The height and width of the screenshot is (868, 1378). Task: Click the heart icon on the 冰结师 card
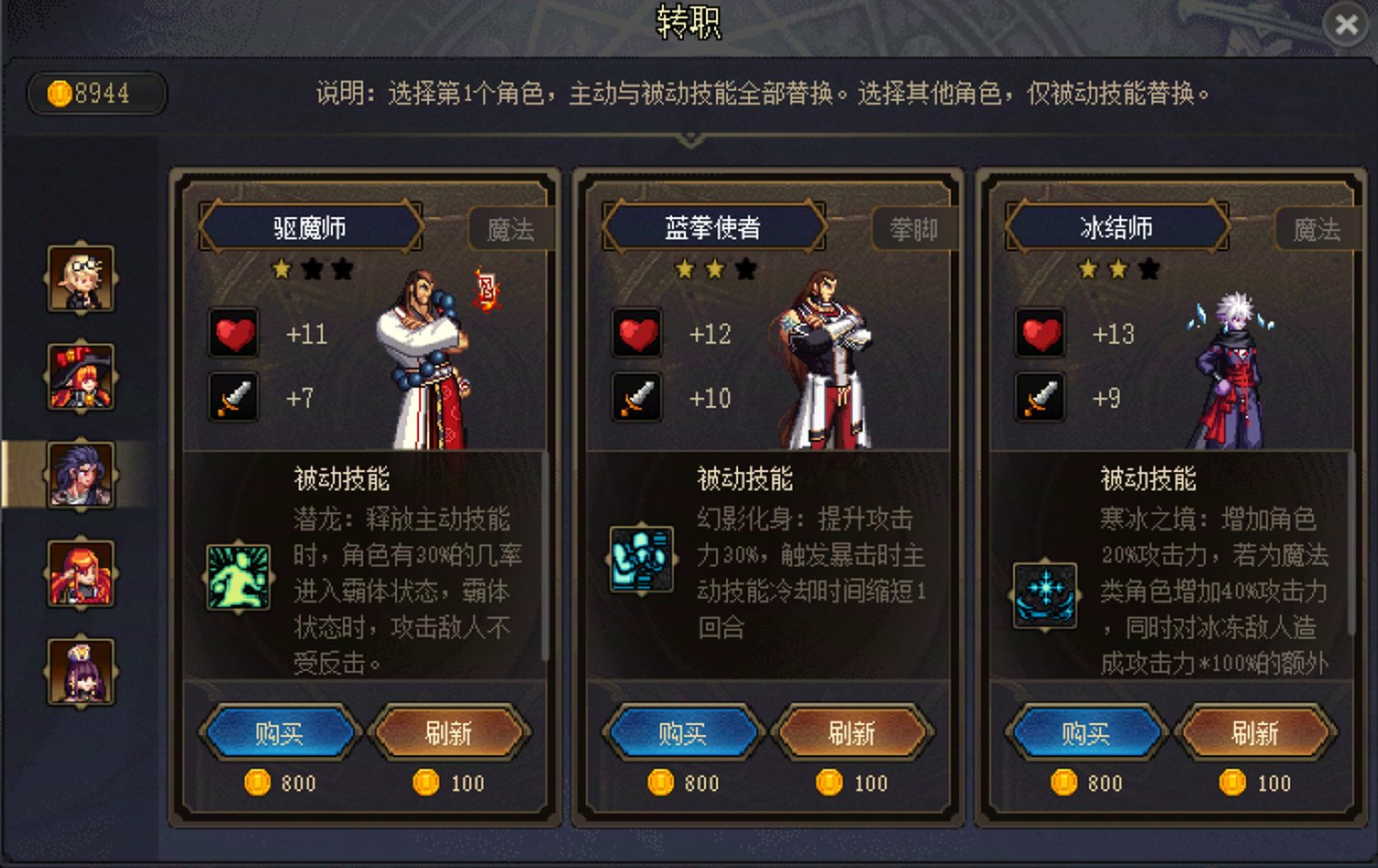pyautogui.click(x=1041, y=334)
